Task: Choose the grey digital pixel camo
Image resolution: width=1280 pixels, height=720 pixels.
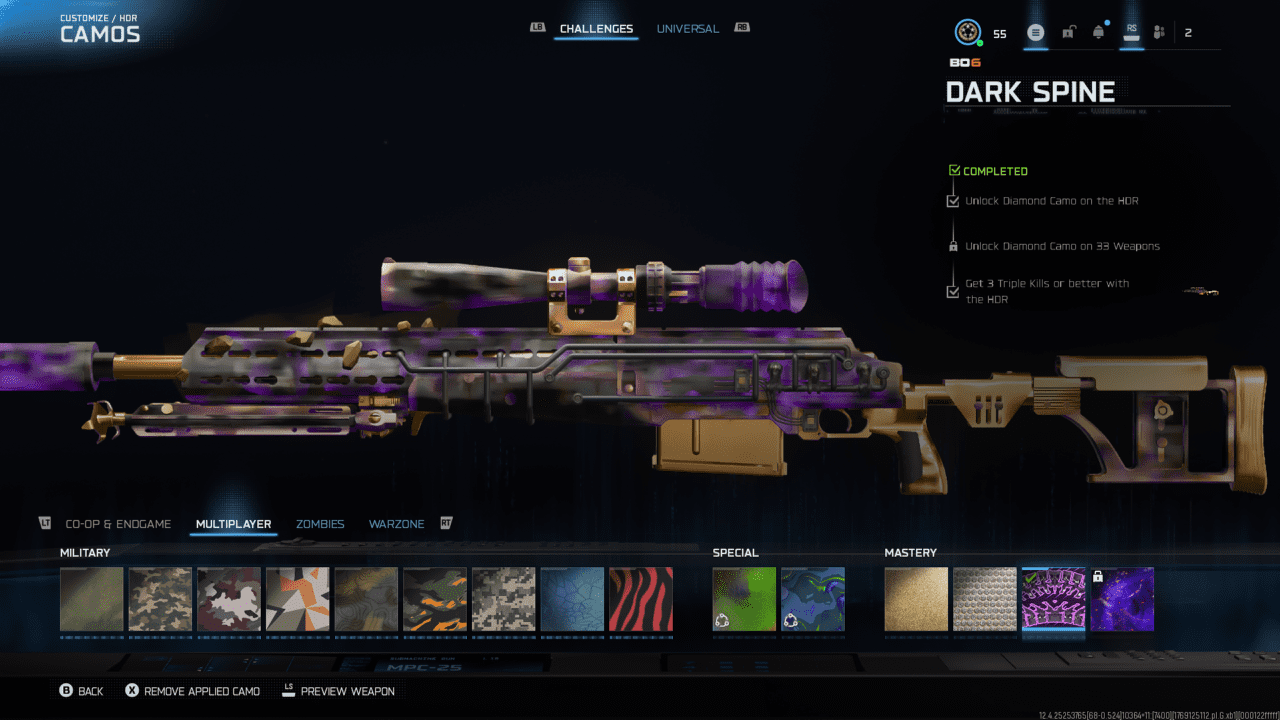Action: click(503, 599)
